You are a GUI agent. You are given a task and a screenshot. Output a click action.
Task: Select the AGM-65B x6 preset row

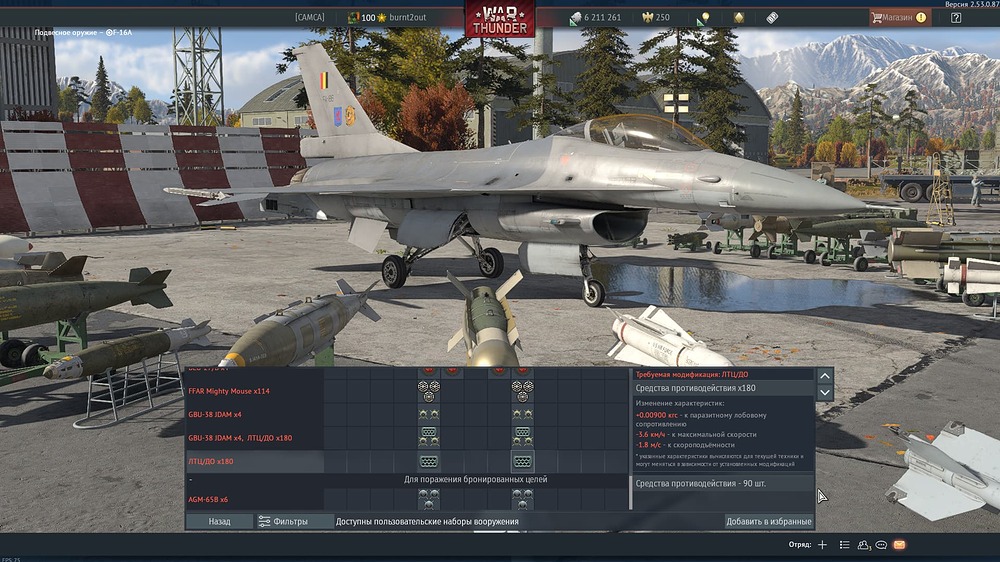point(208,499)
